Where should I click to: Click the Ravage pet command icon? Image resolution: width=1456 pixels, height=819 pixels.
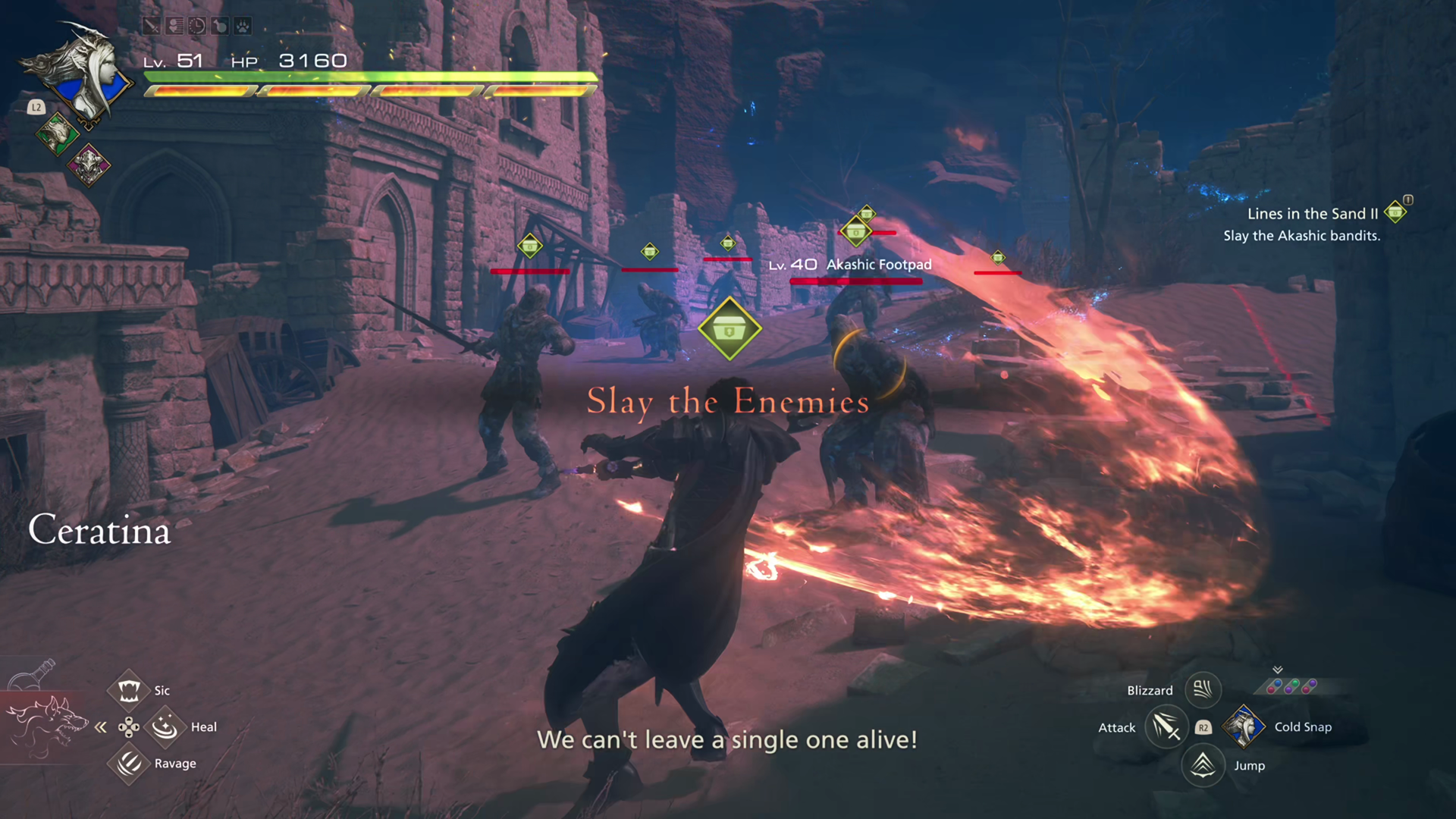(x=129, y=764)
